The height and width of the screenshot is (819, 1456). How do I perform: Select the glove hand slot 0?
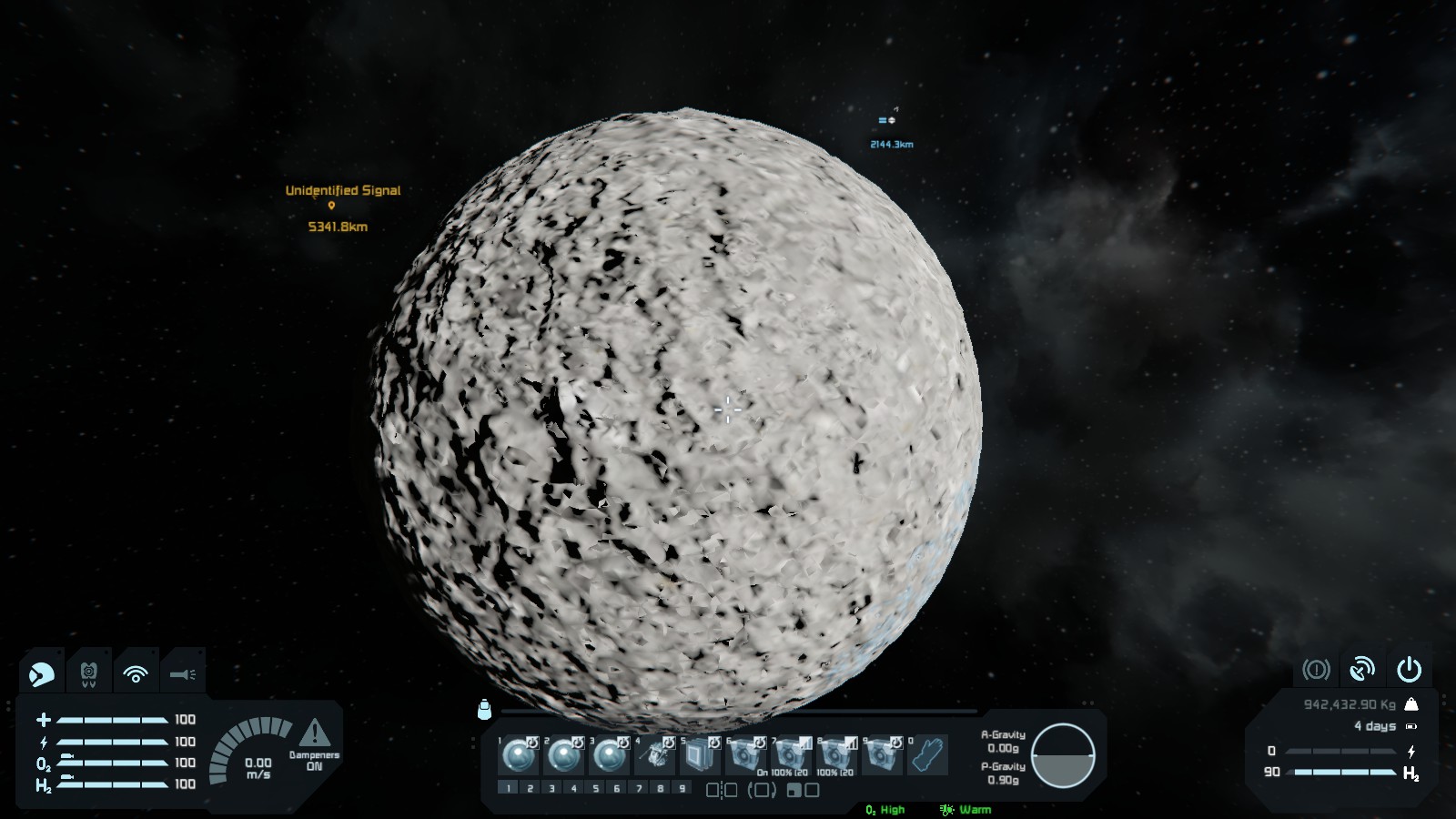point(928,755)
